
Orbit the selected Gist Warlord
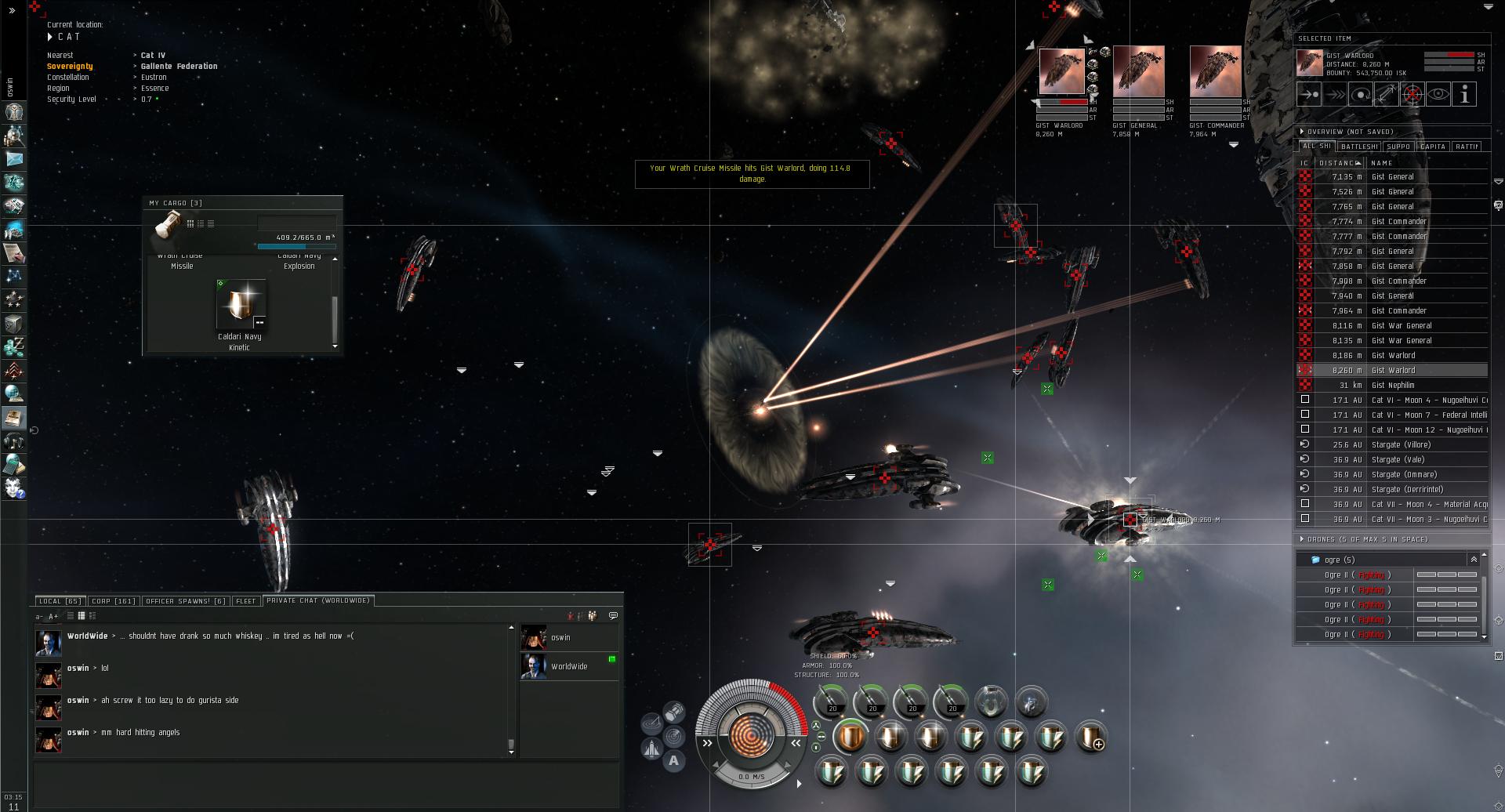[x=1361, y=95]
